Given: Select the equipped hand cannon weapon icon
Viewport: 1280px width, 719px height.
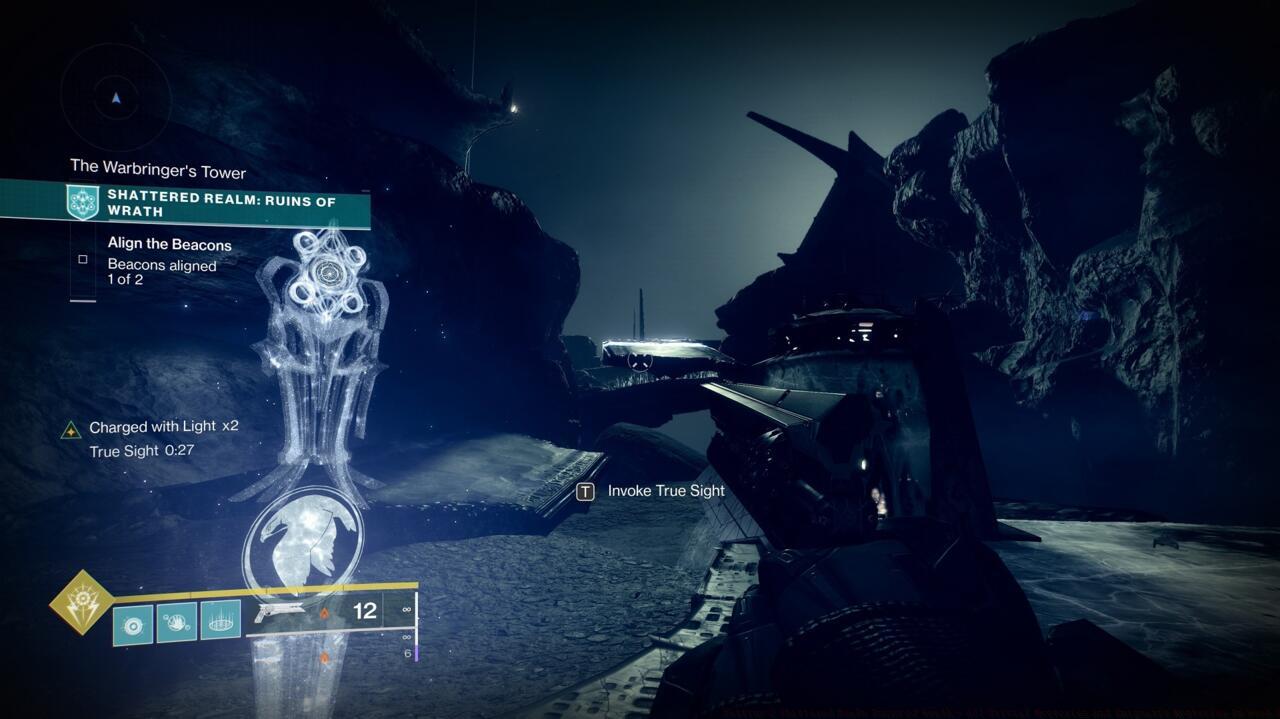Looking at the screenshot, I should point(279,612).
